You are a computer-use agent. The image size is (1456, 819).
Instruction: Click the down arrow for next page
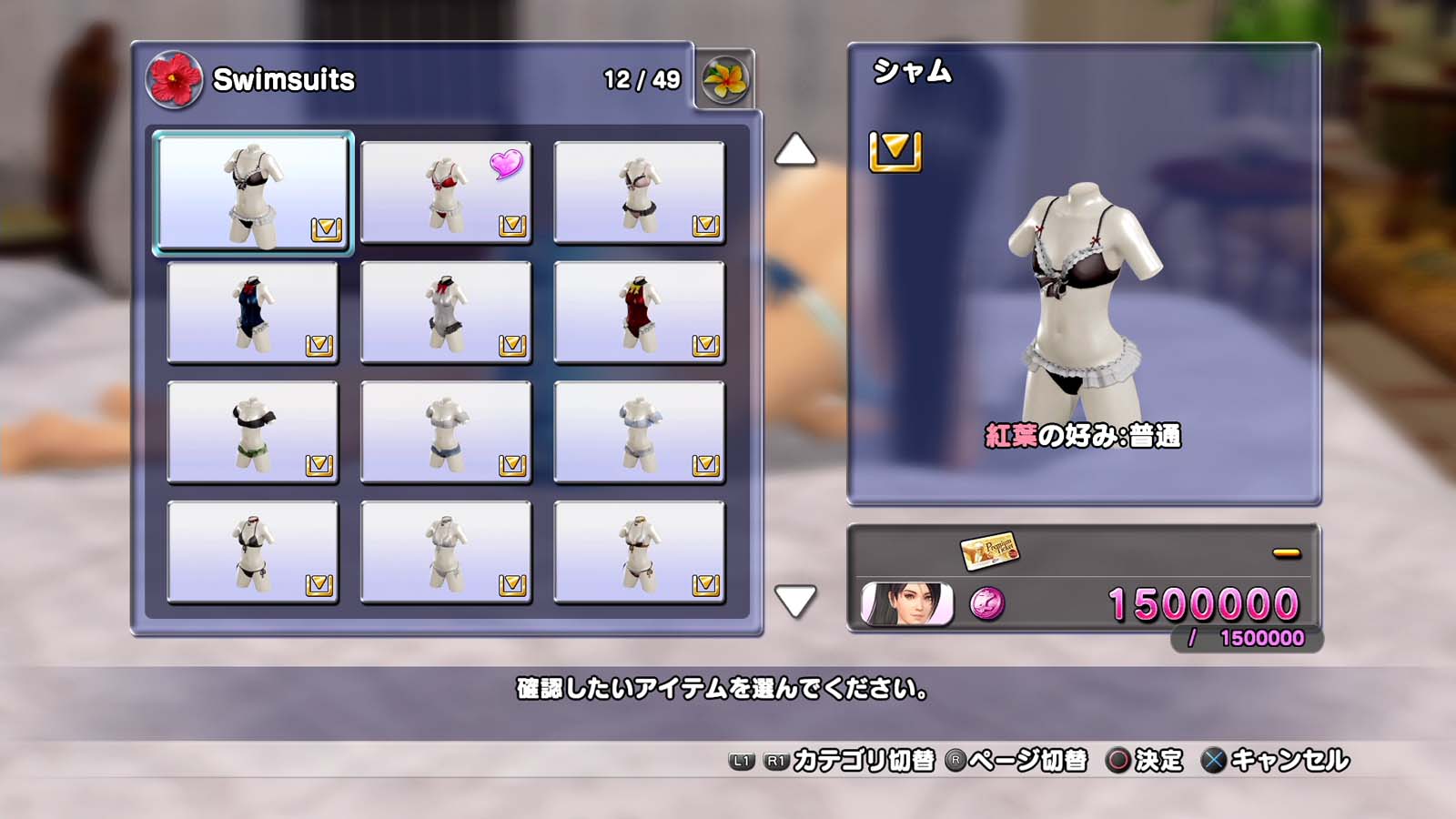click(x=794, y=602)
